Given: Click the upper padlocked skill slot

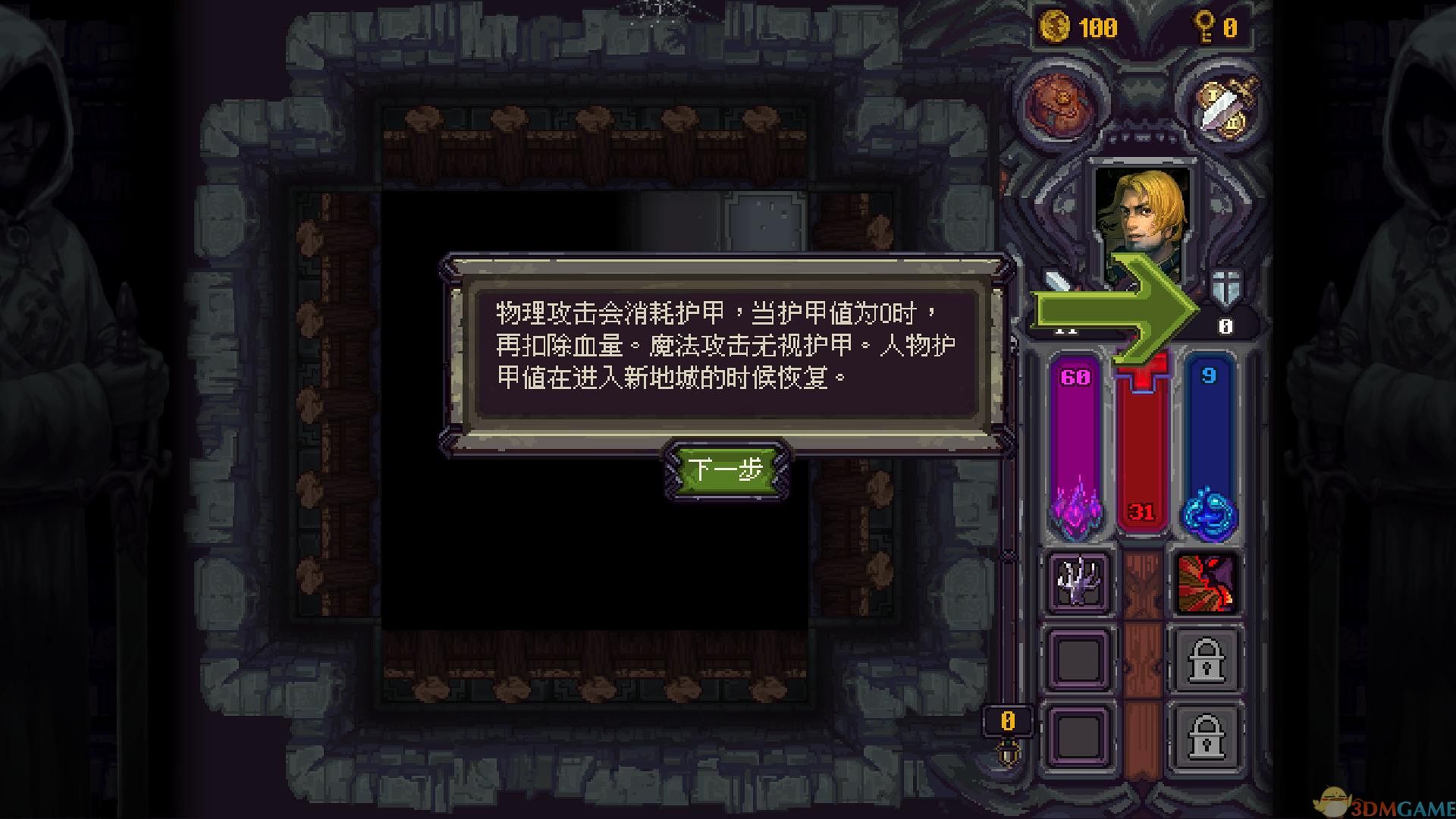Looking at the screenshot, I should point(1206,660).
